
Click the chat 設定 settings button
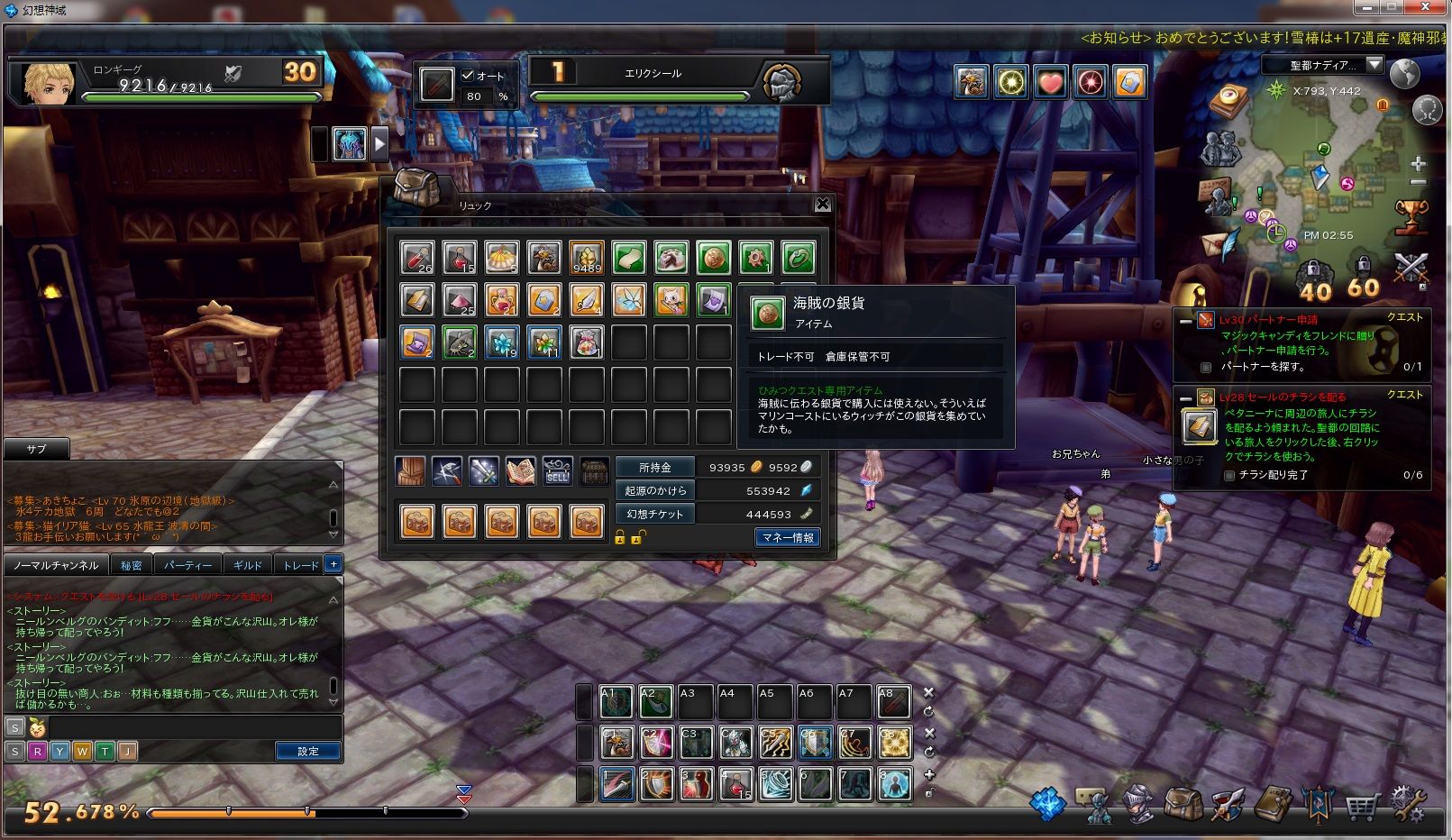point(307,751)
